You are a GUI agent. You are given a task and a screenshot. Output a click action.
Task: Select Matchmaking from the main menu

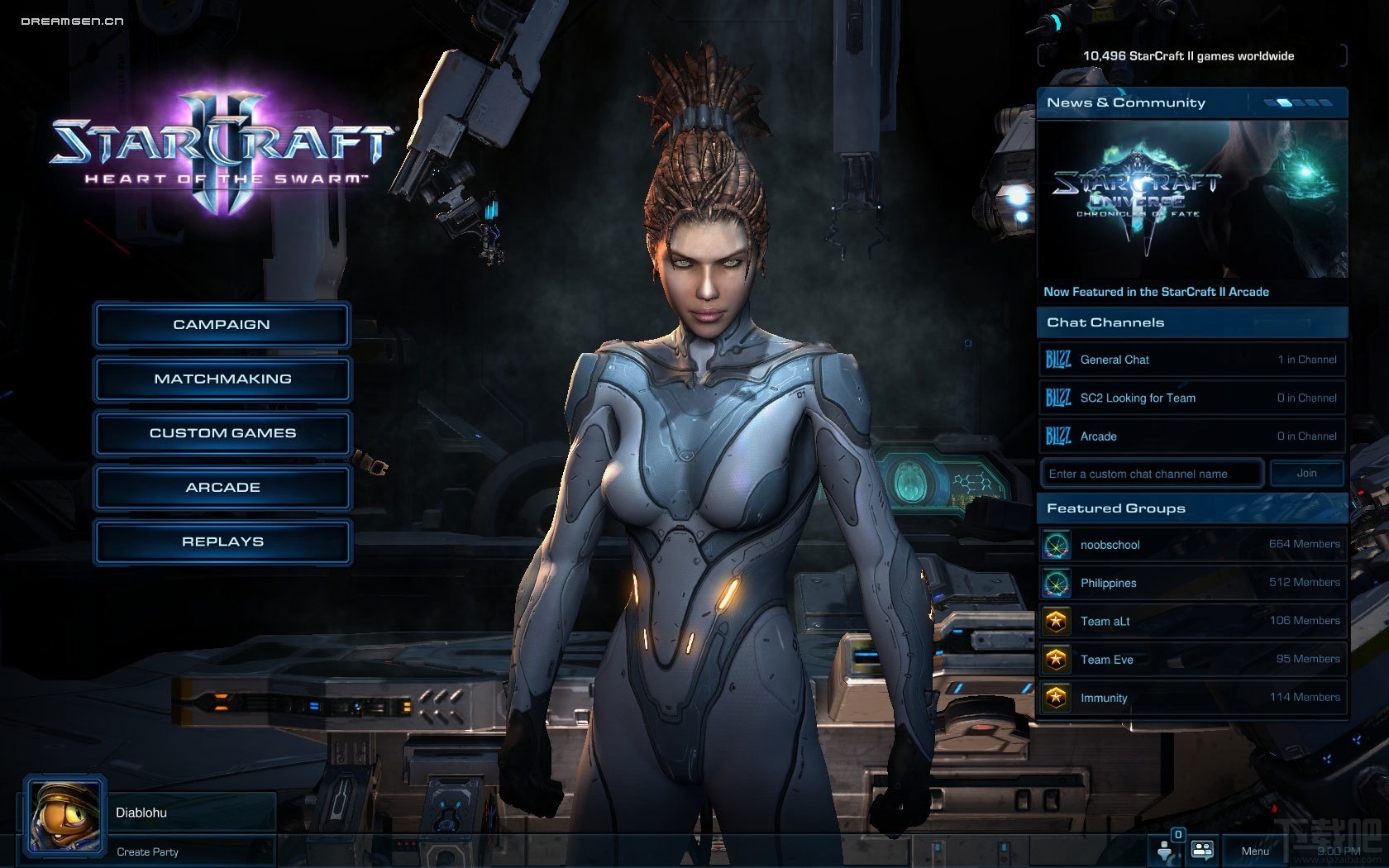[222, 379]
